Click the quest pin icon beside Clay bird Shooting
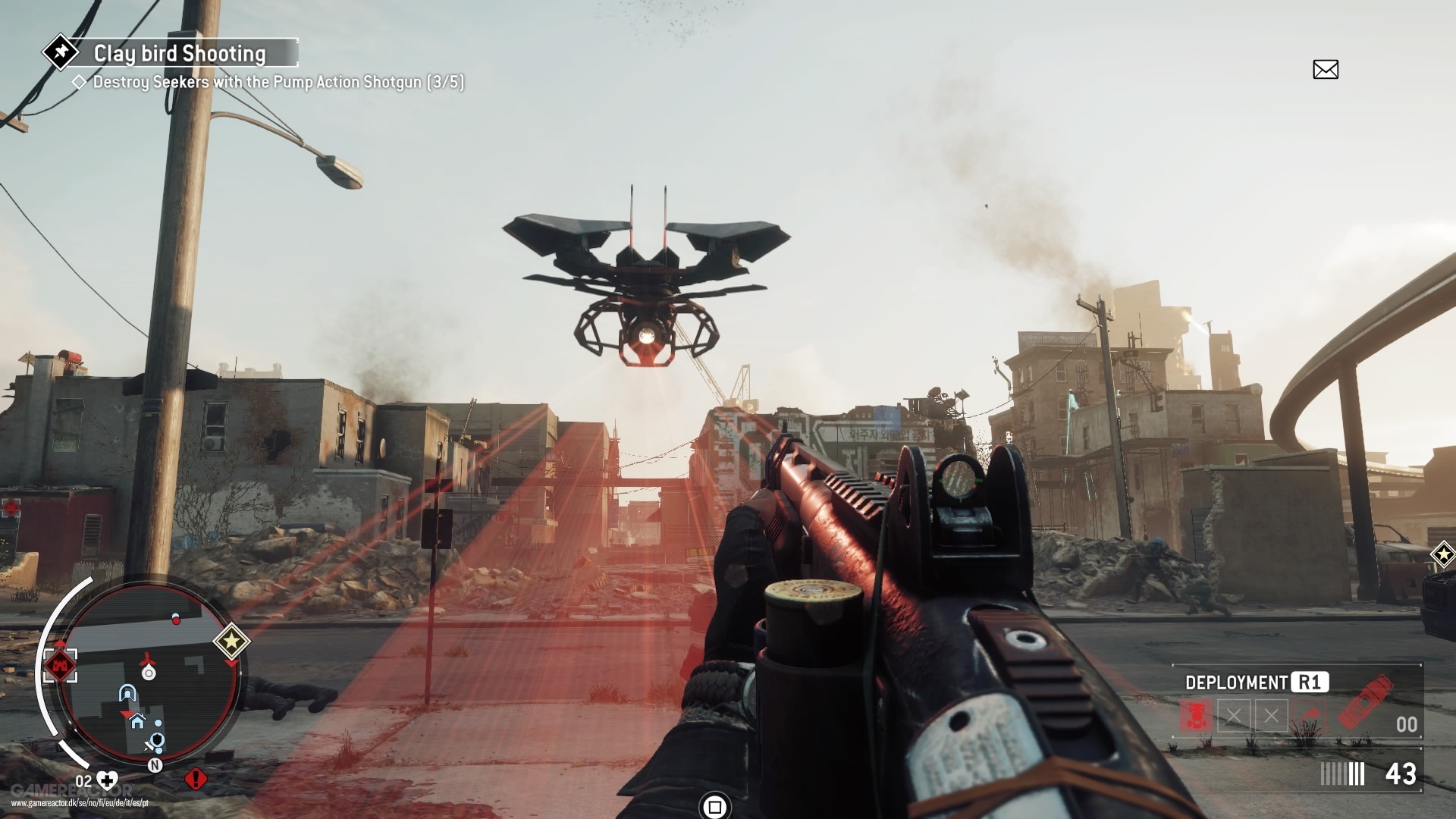The width and height of the screenshot is (1456, 819). 61,52
